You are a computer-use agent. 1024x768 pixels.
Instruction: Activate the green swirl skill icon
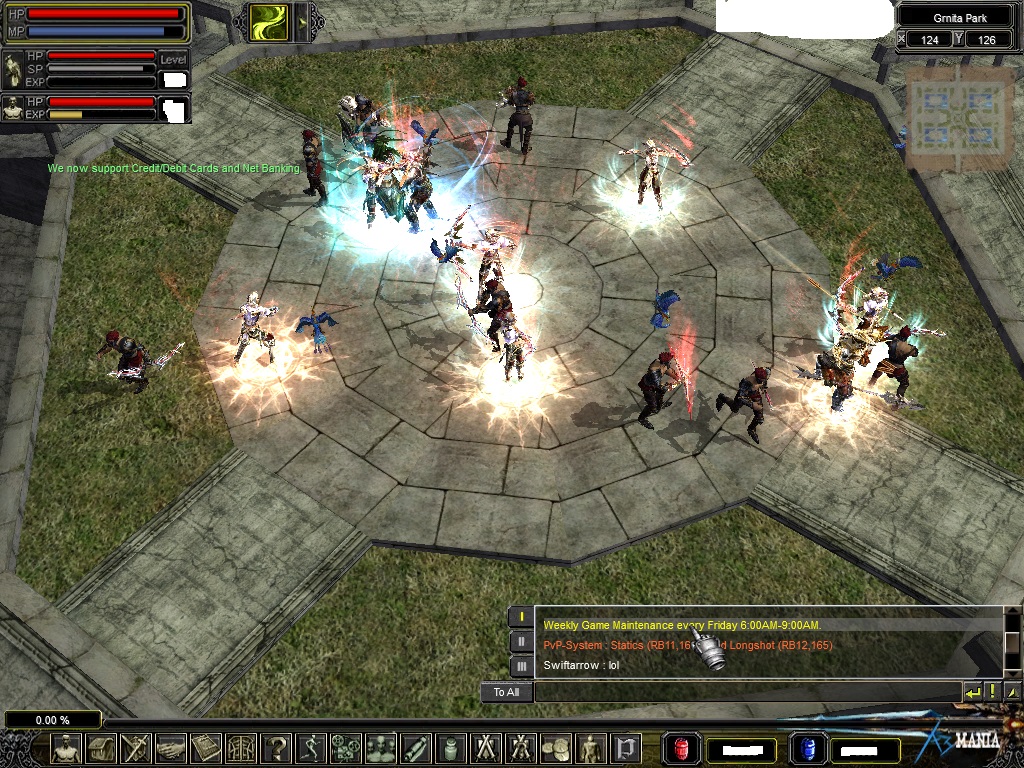pos(268,21)
